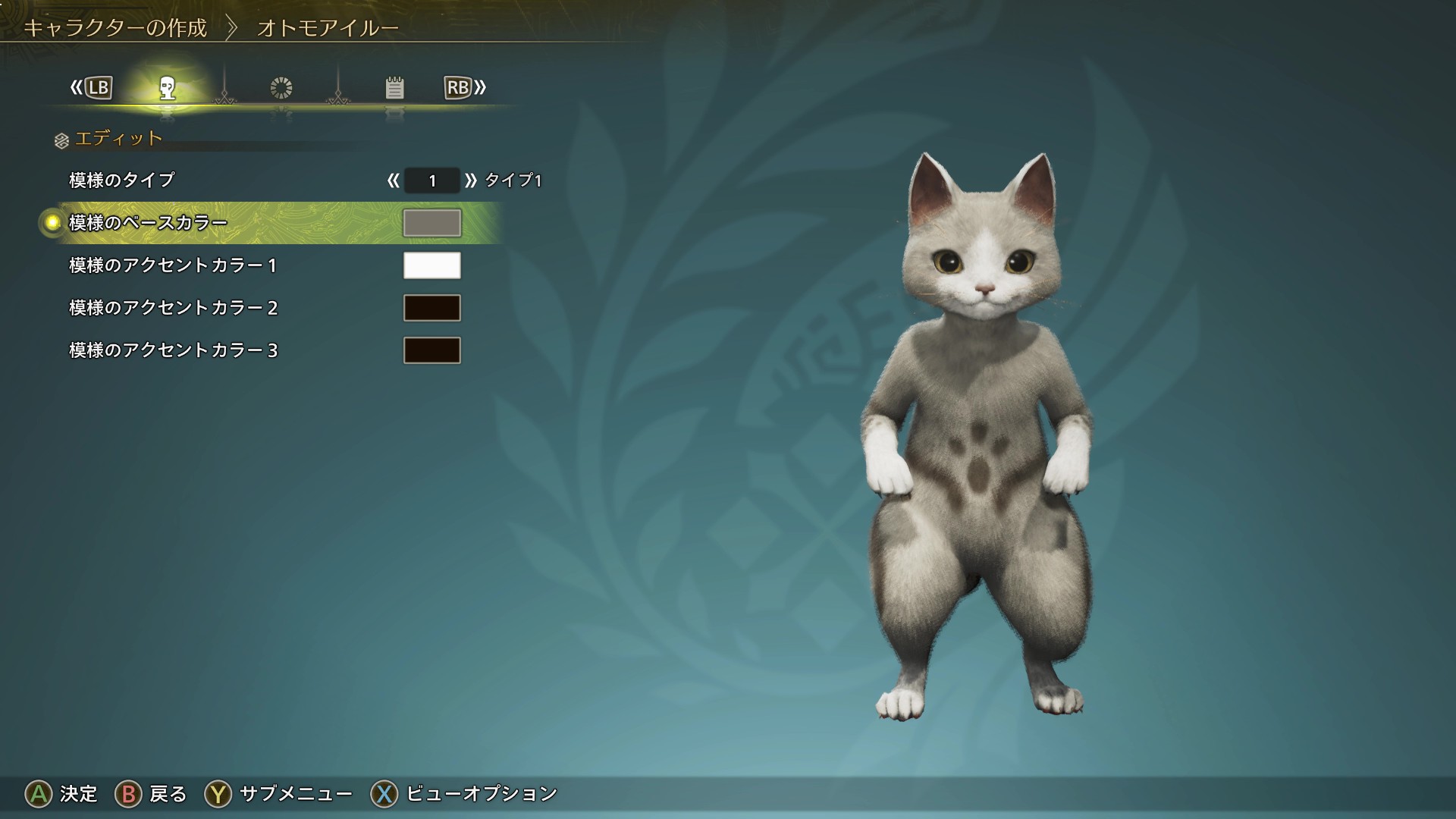Image resolution: width=1456 pixels, height=819 pixels.
Task: Open the white accent color swatch
Action: pos(431,265)
